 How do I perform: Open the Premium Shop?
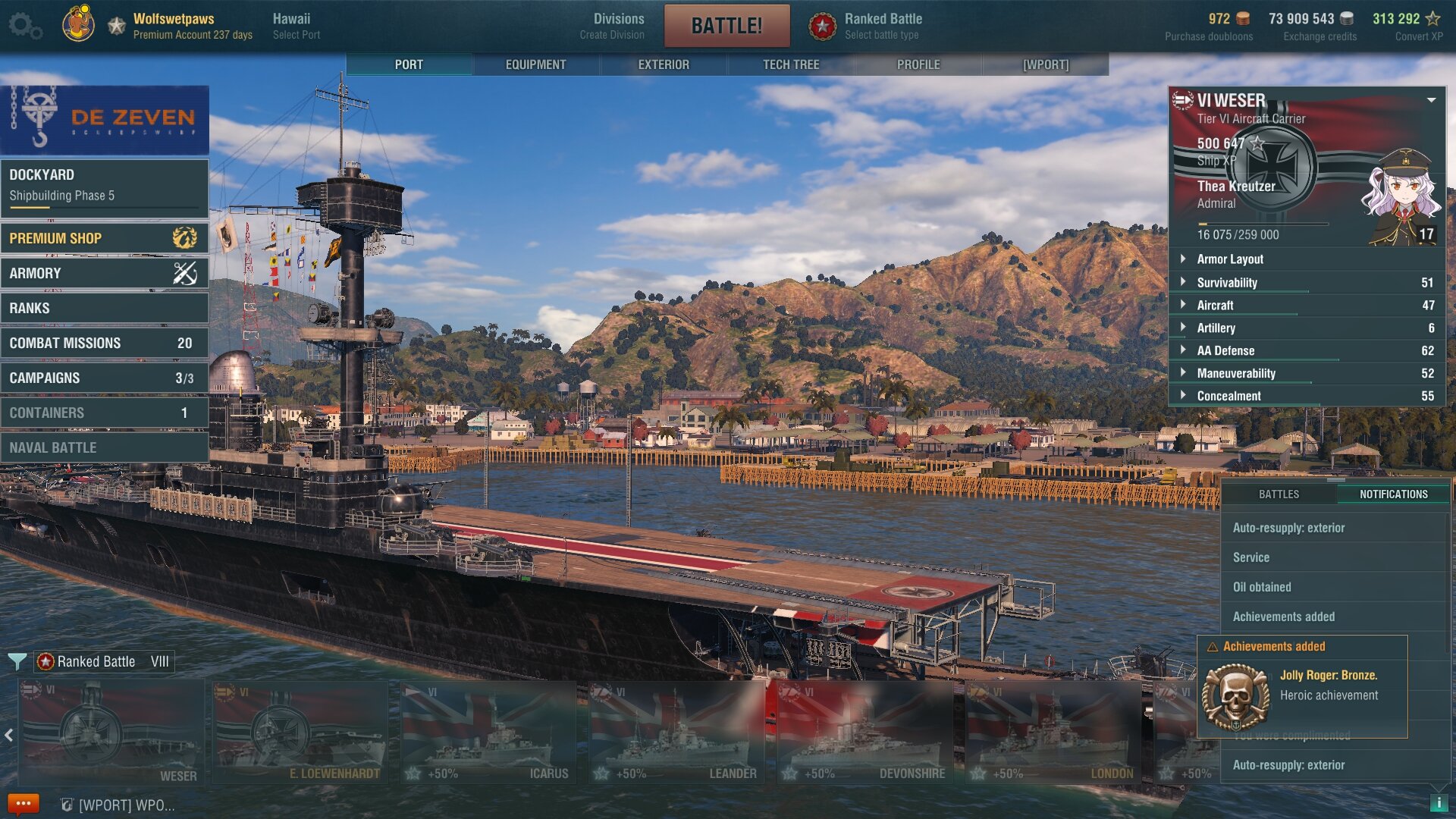pyautogui.click(x=105, y=238)
